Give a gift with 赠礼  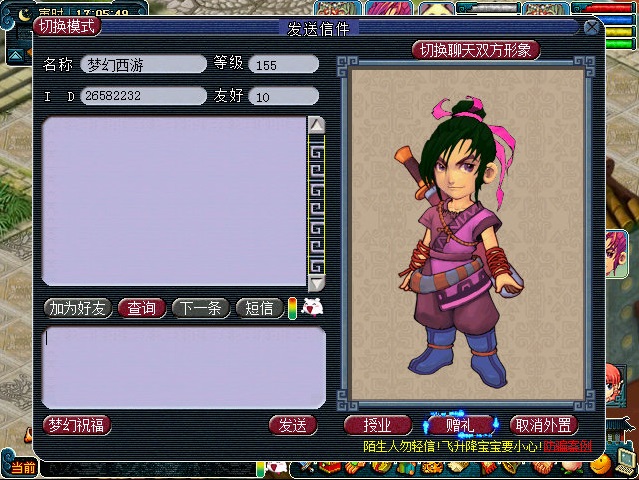[x=460, y=425]
